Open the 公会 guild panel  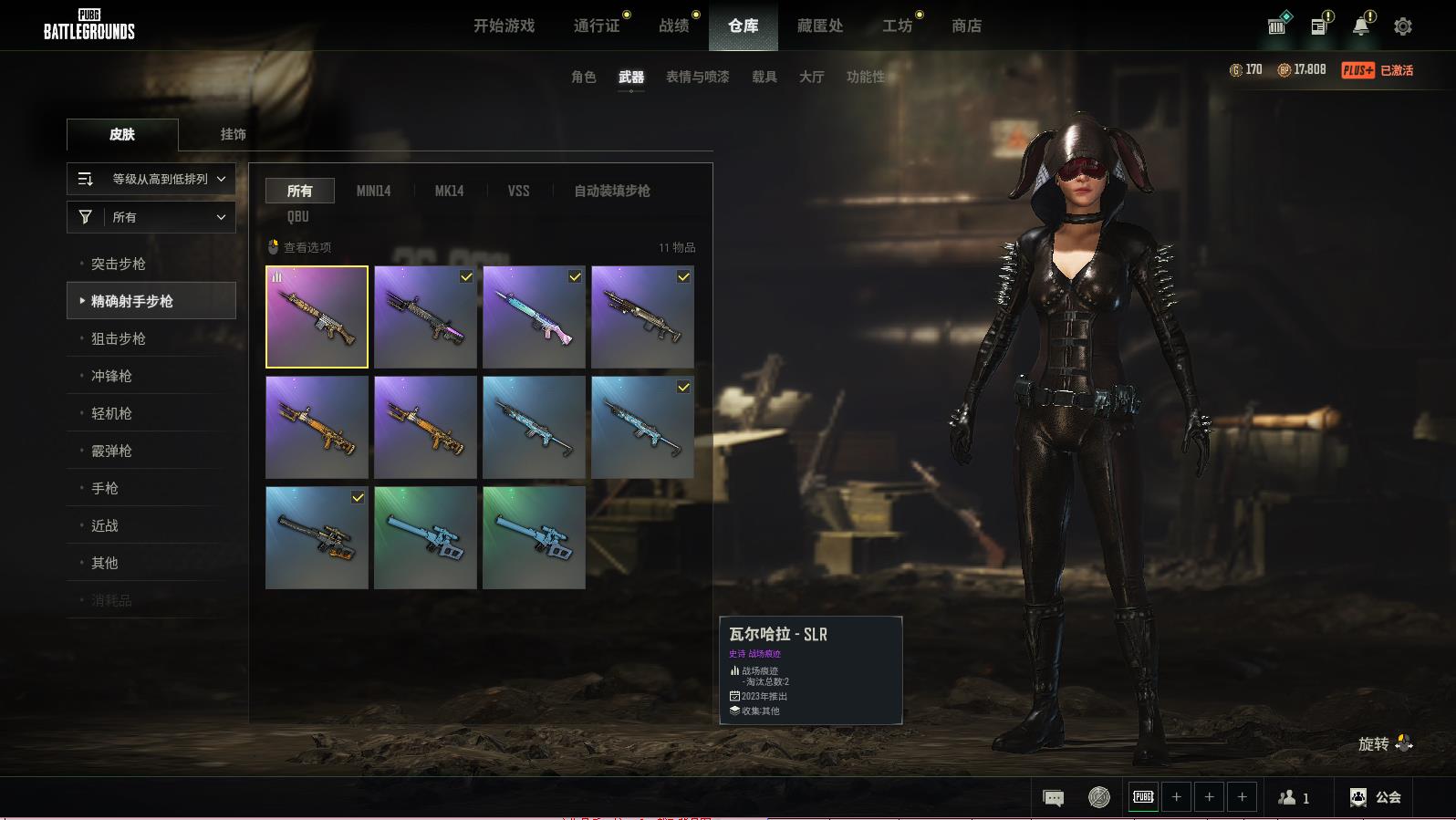tap(1376, 797)
